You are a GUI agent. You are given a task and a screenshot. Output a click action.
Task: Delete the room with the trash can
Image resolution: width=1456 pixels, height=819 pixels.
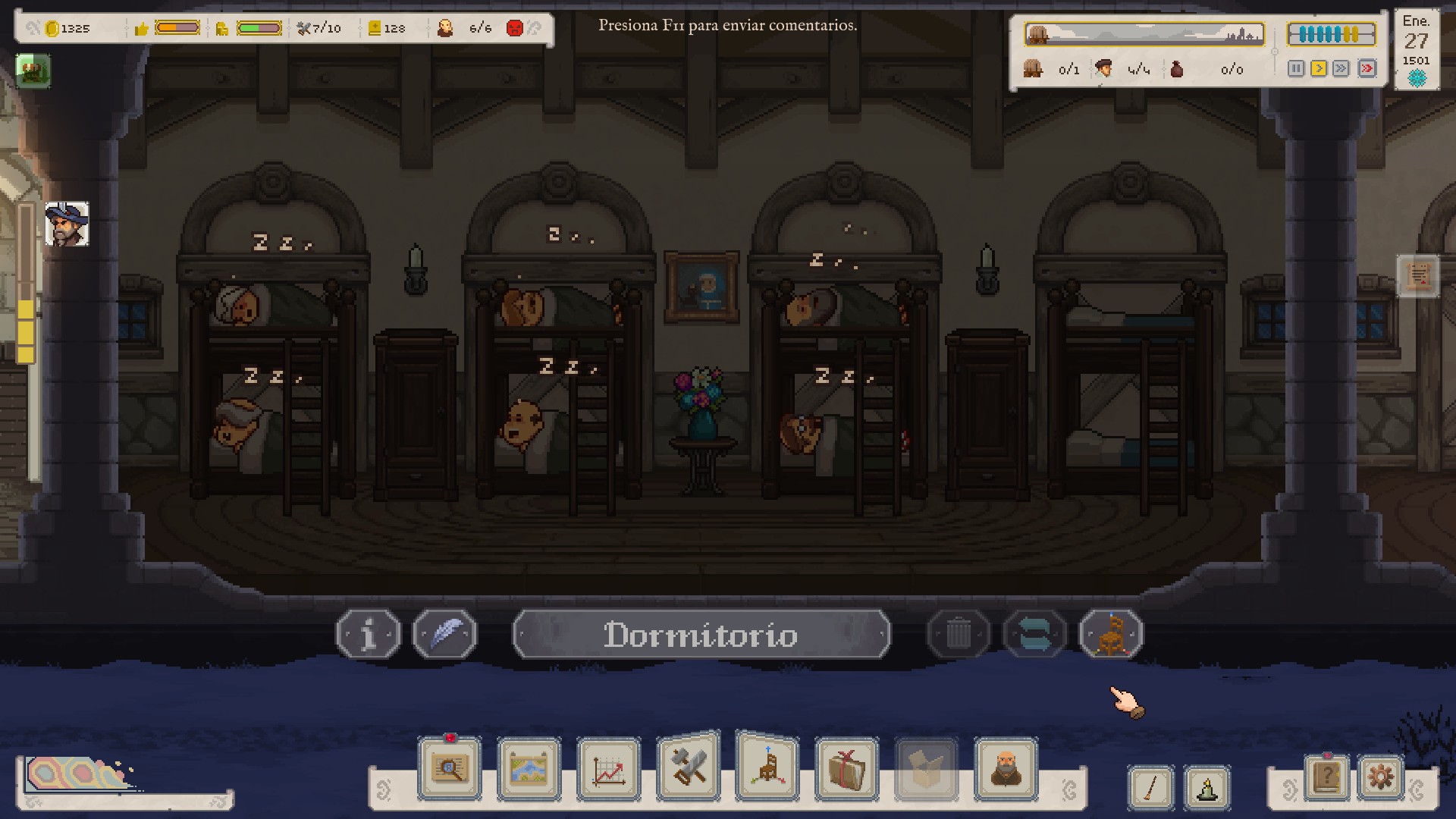(959, 634)
